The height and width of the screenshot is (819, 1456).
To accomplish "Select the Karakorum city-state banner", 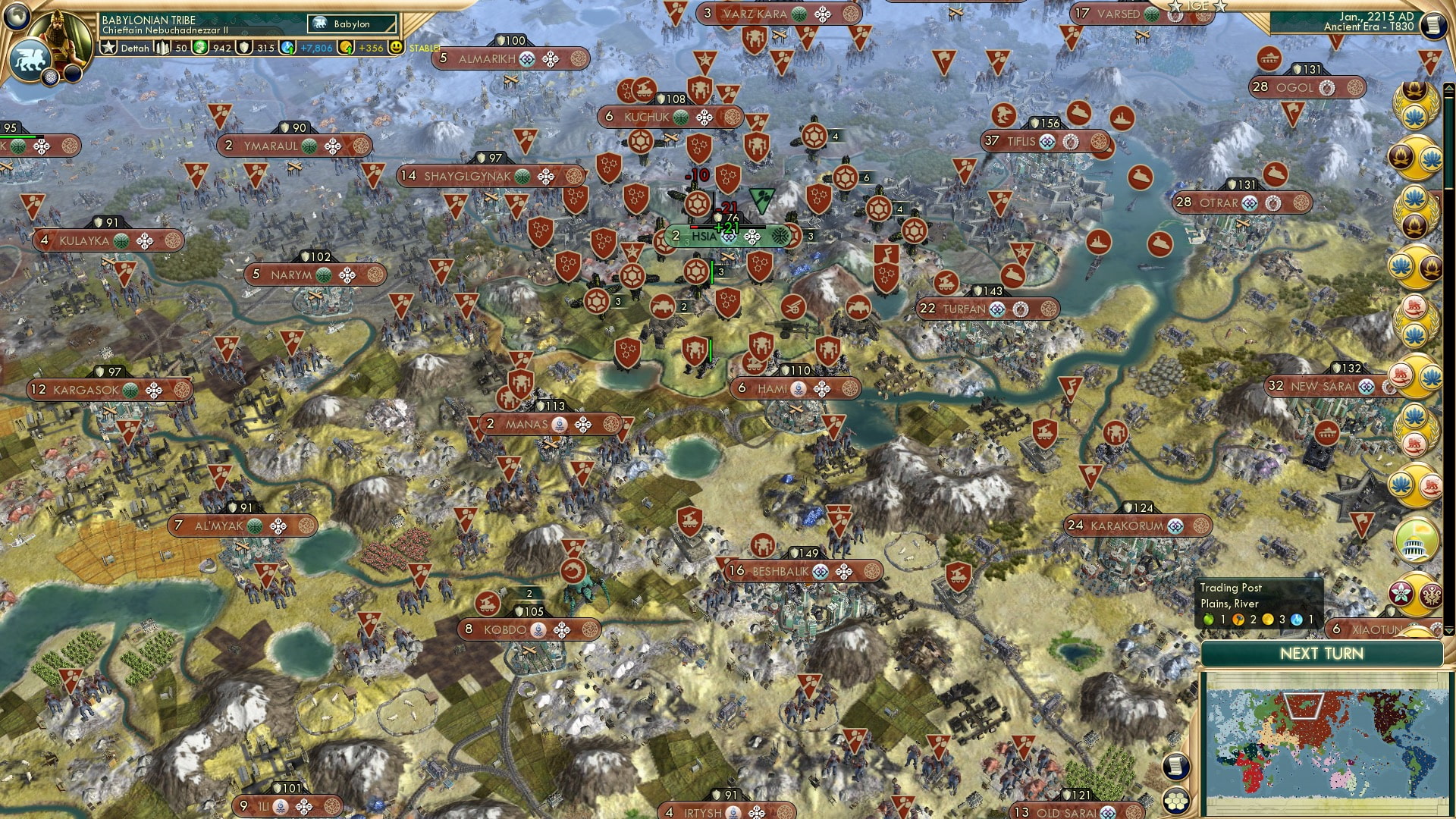I will (x=1137, y=524).
